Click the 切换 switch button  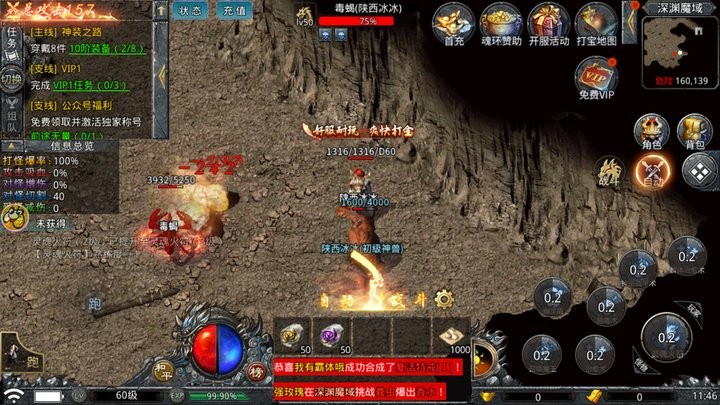[11, 79]
